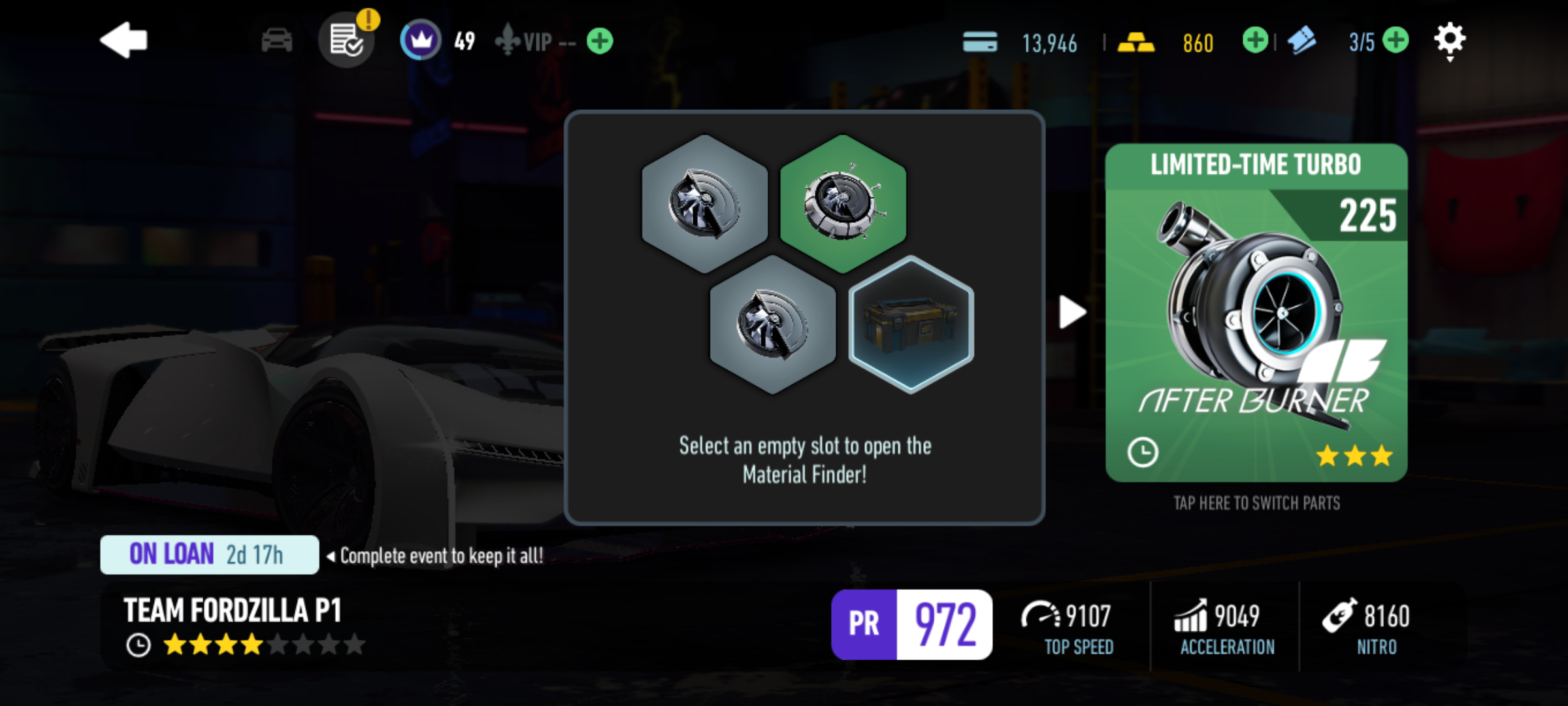
Task: Open the player level crown badge
Action: (420, 41)
